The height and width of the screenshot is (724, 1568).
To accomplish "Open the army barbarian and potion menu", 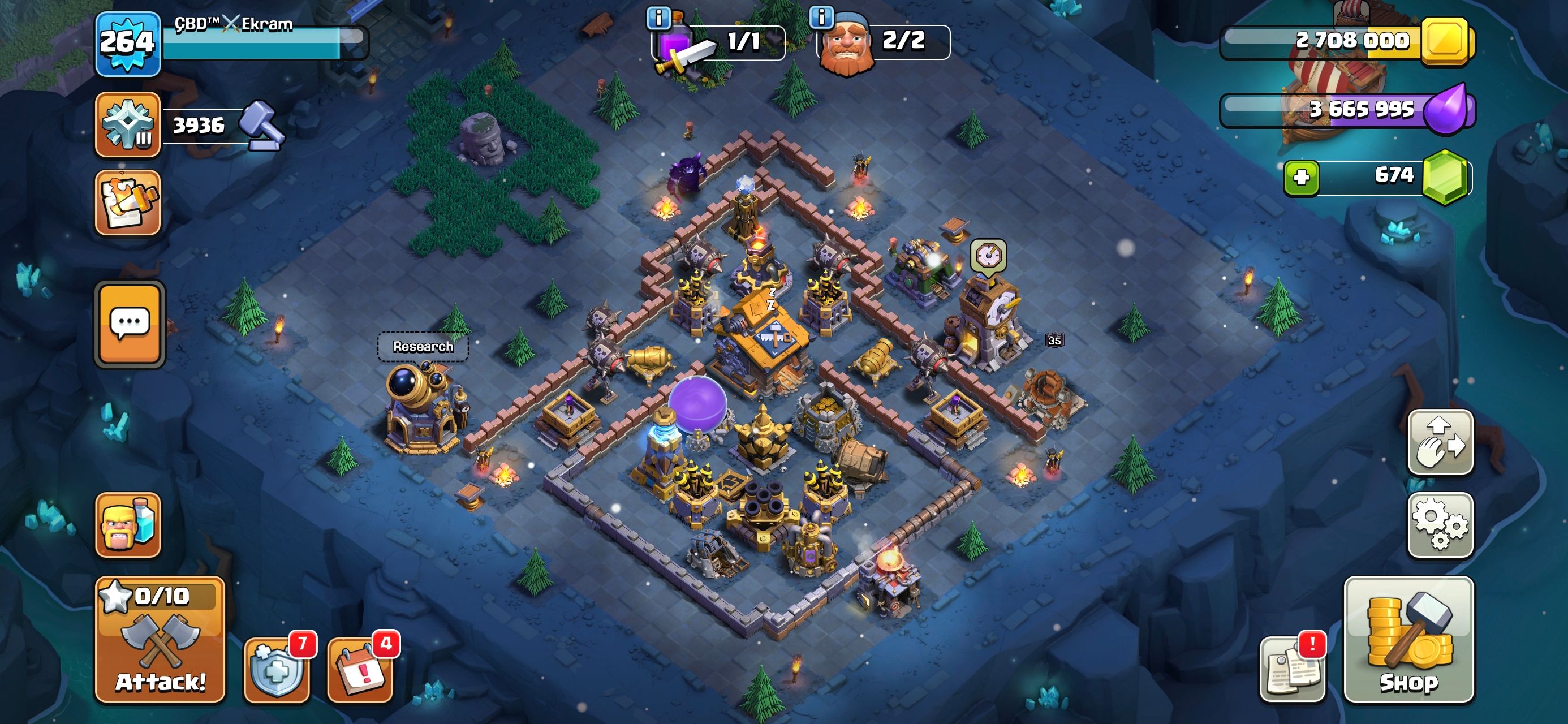I will tap(128, 525).
